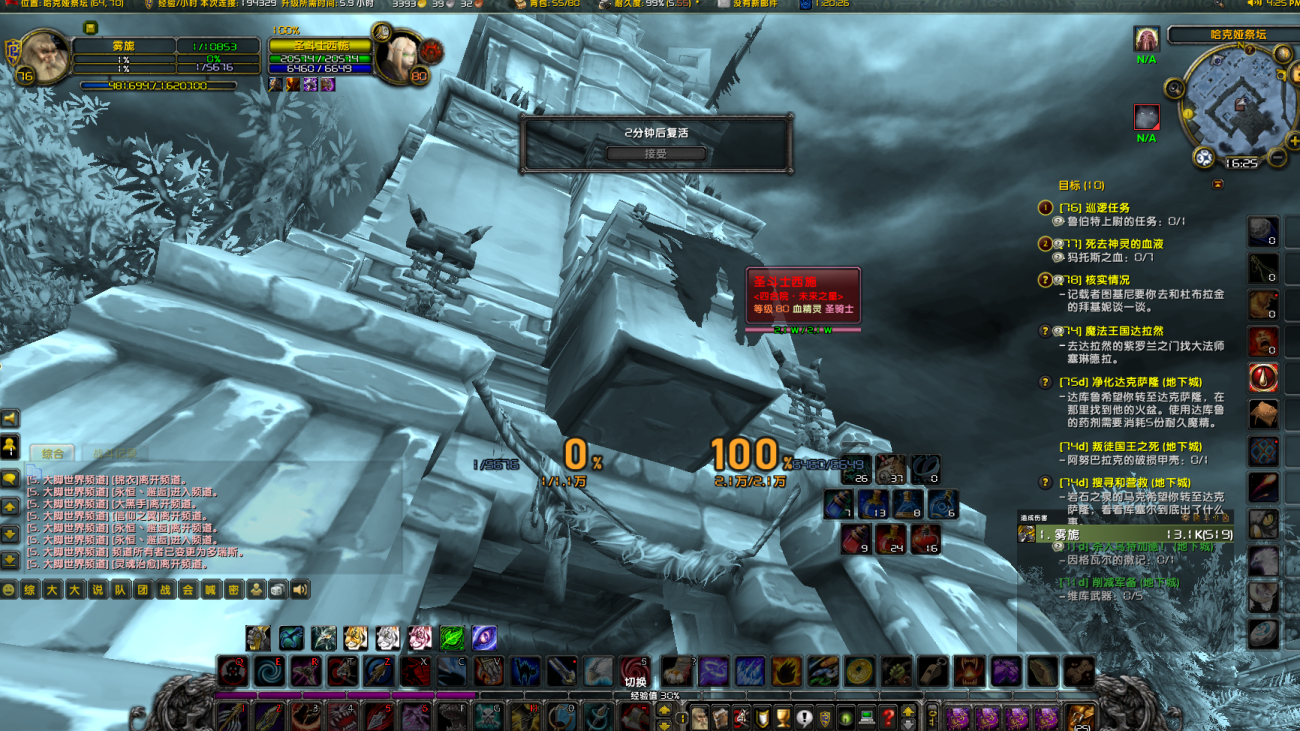The width and height of the screenshot is (1300, 731).
Task: Choose the 说 say-channel chat button
Action: click(97, 590)
